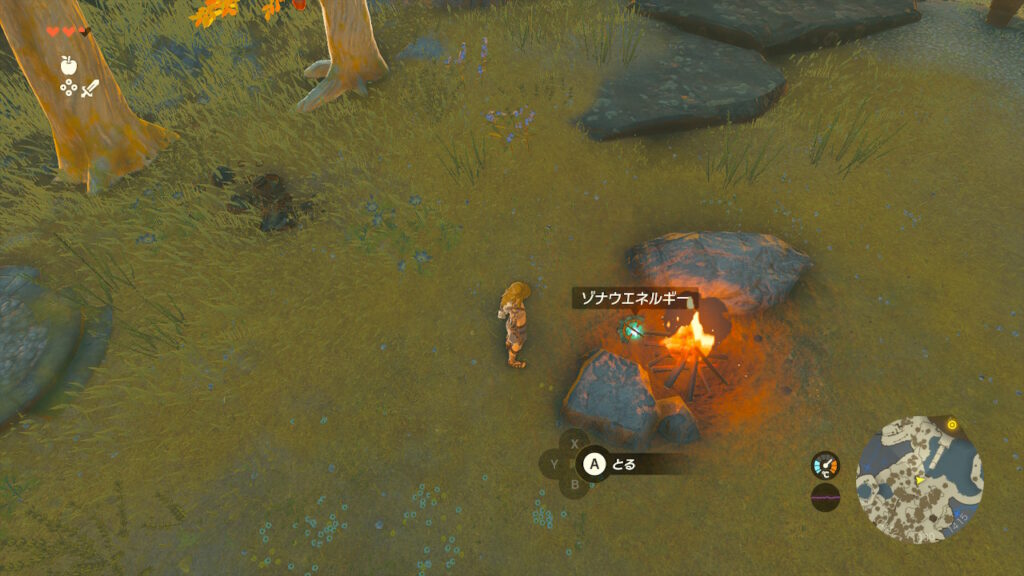Click the temperature gauge icon
The height and width of the screenshot is (576, 1024).
click(x=825, y=465)
